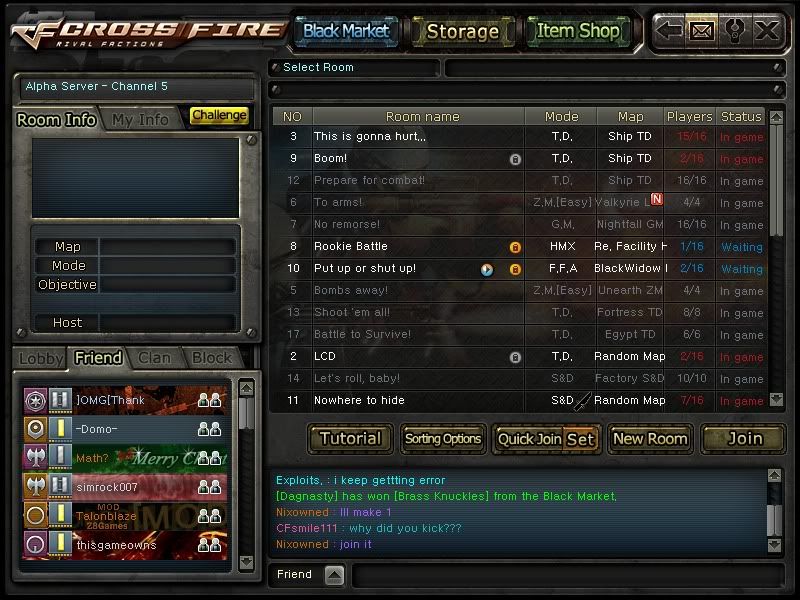This screenshot has height=600, width=800.
Task: Create a New Room
Action: point(650,438)
